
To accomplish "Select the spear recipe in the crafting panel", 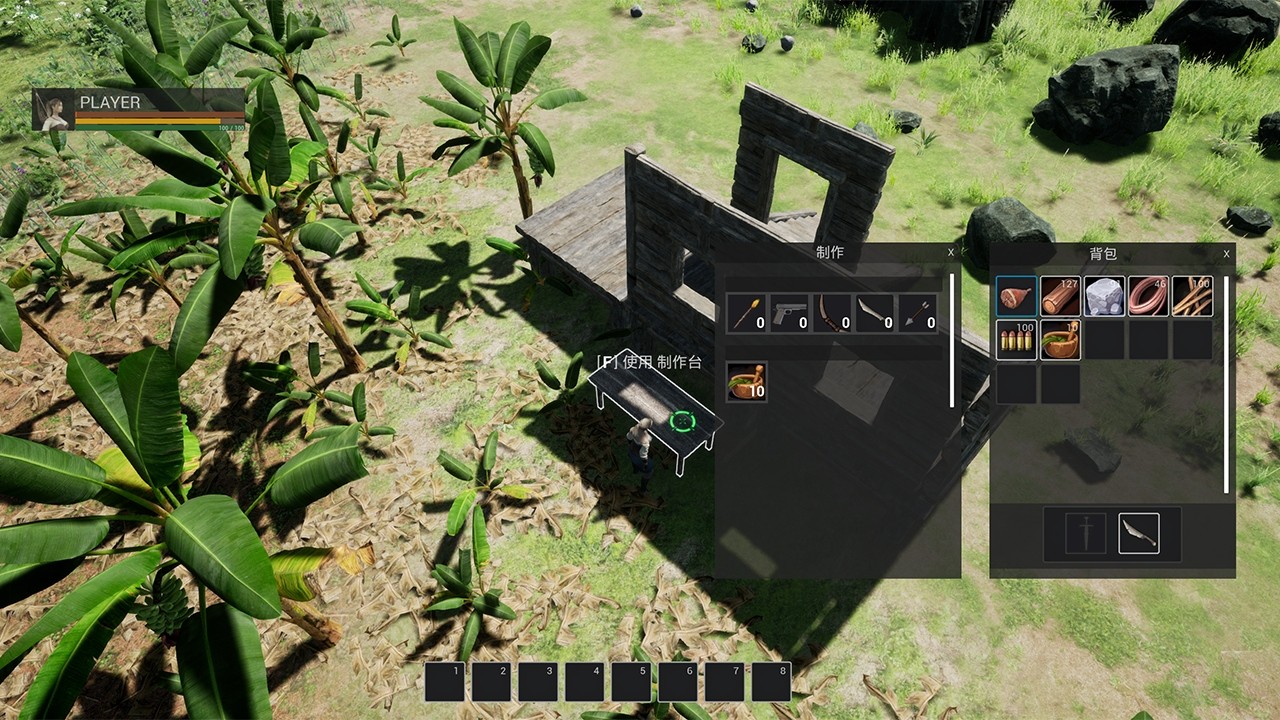I will click(x=745, y=312).
